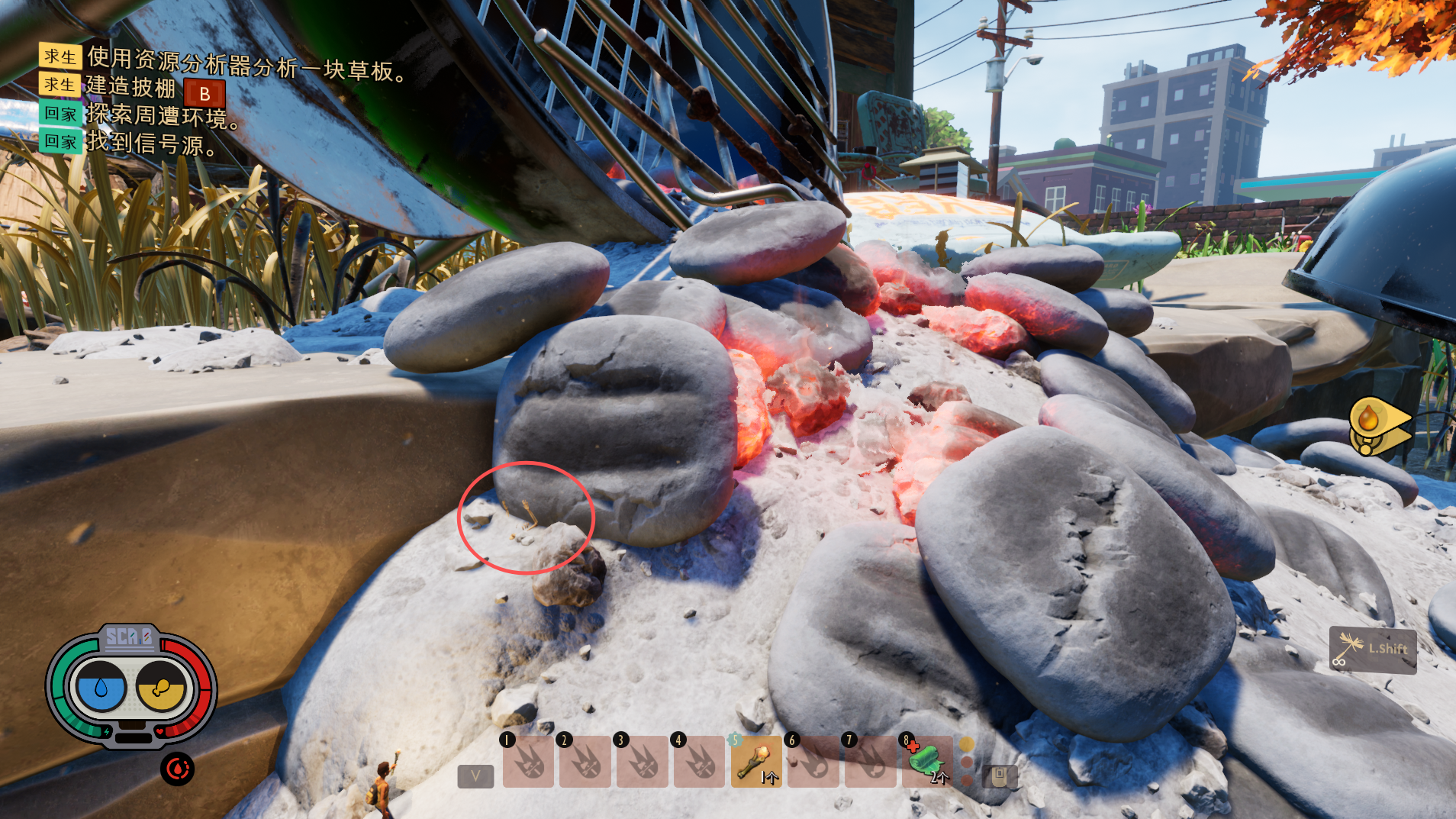Screen dimensions: 1456x819
Task: Open the 建造披棚 build lean-to objective
Action: [x=130, y=87]
